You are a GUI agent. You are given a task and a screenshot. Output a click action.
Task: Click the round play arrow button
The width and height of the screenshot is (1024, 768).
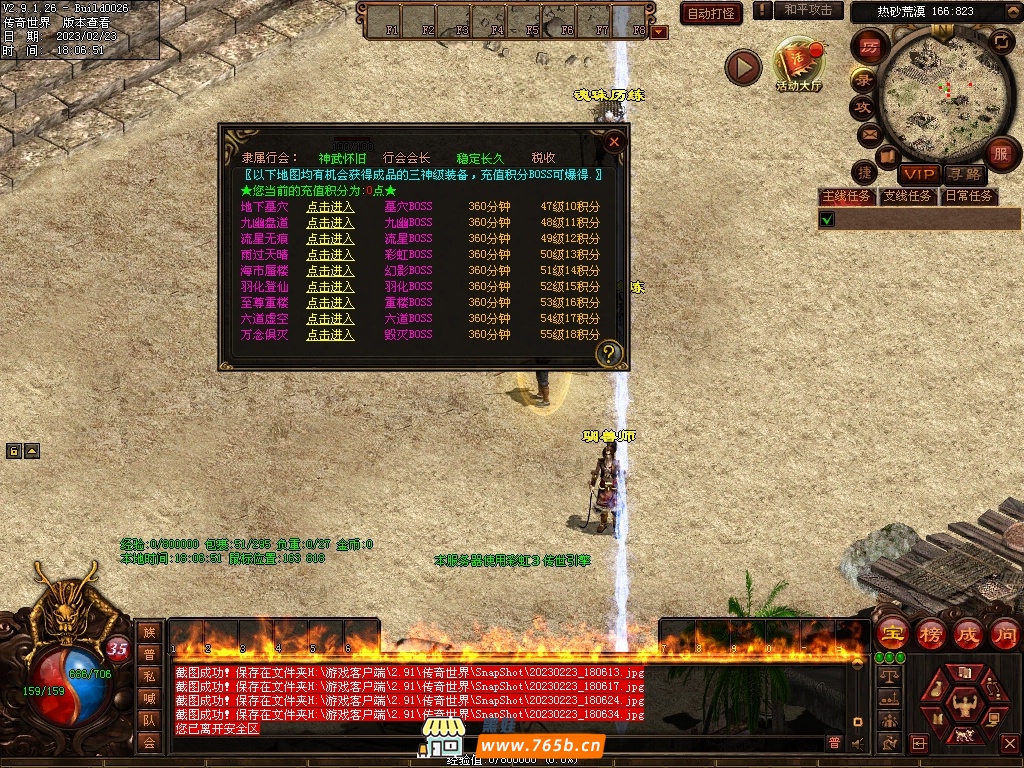[x=743, y=67]
